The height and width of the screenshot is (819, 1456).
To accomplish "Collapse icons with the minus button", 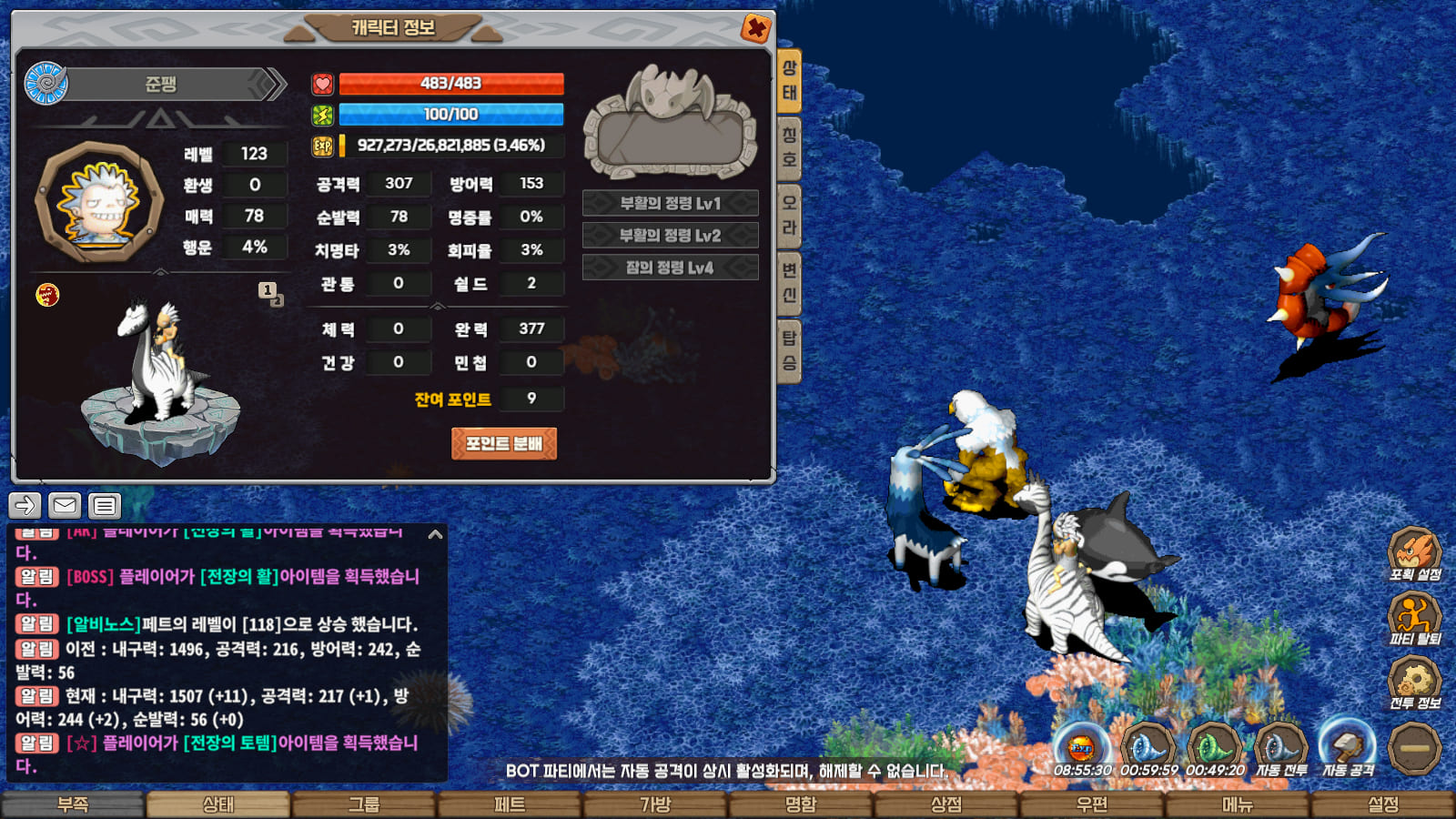I will coord(1414,748).
